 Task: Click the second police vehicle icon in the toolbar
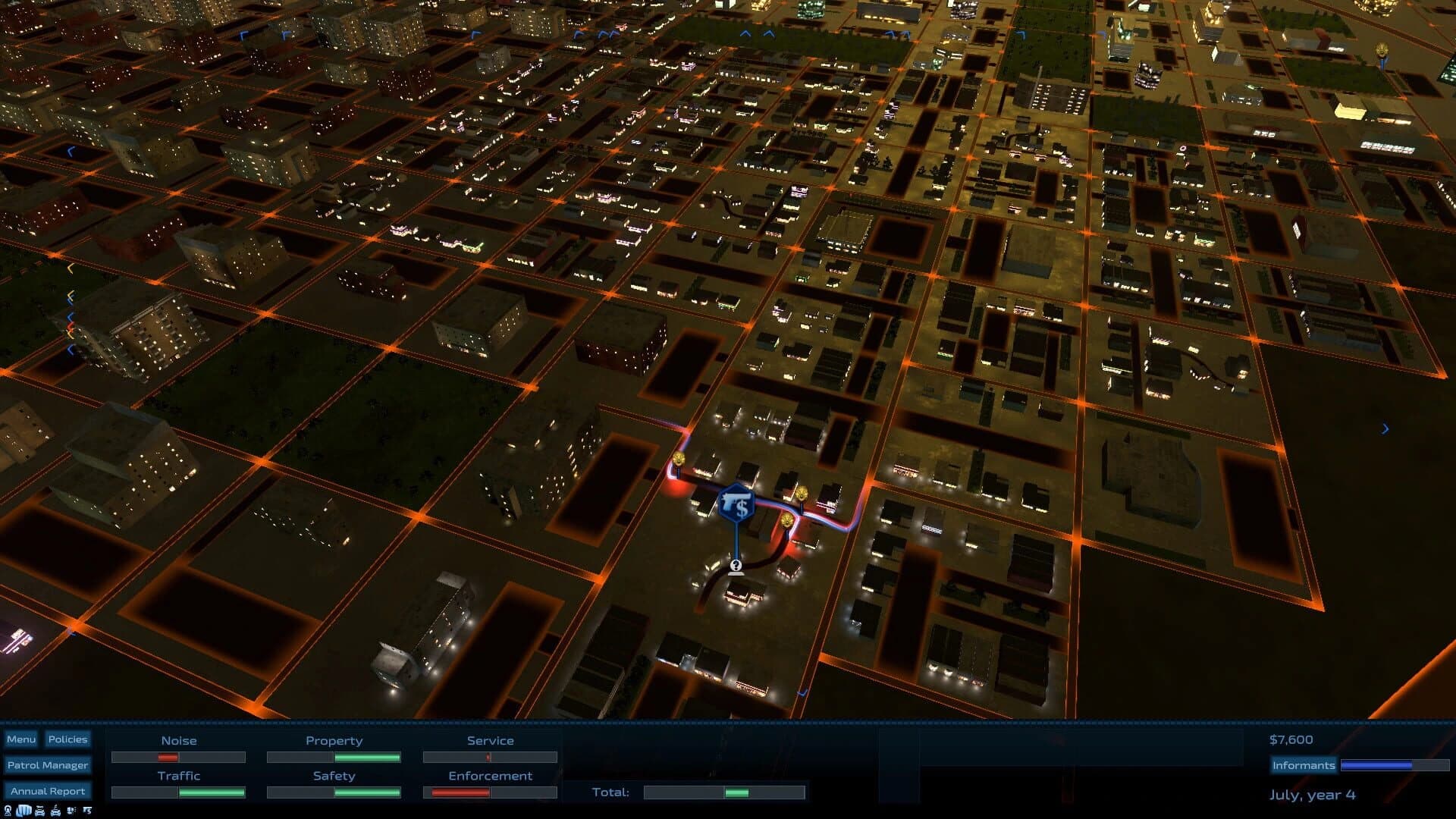pos(55,810)
